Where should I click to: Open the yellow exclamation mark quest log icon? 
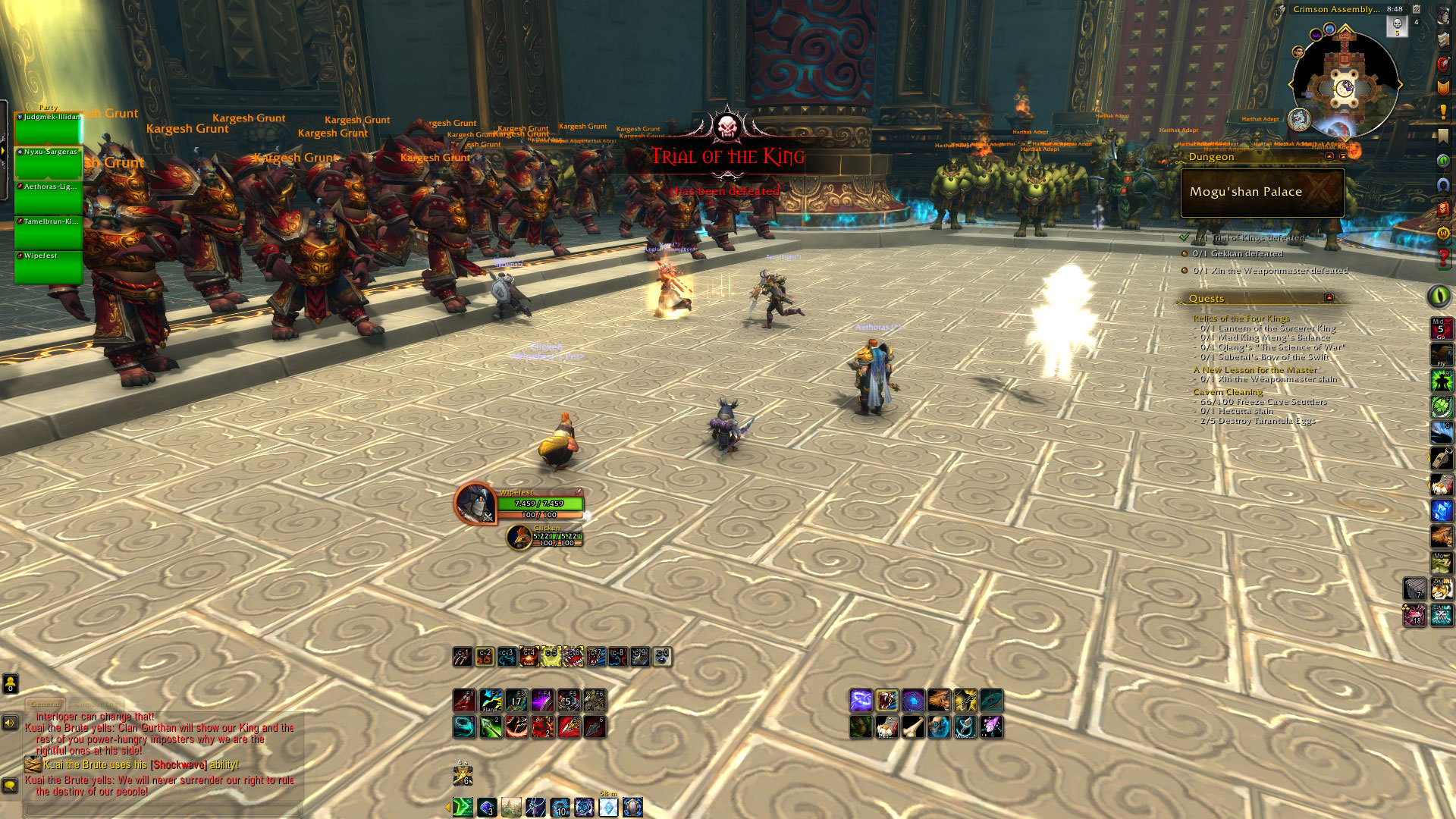pyautogui.click(x=1443, y=112)
